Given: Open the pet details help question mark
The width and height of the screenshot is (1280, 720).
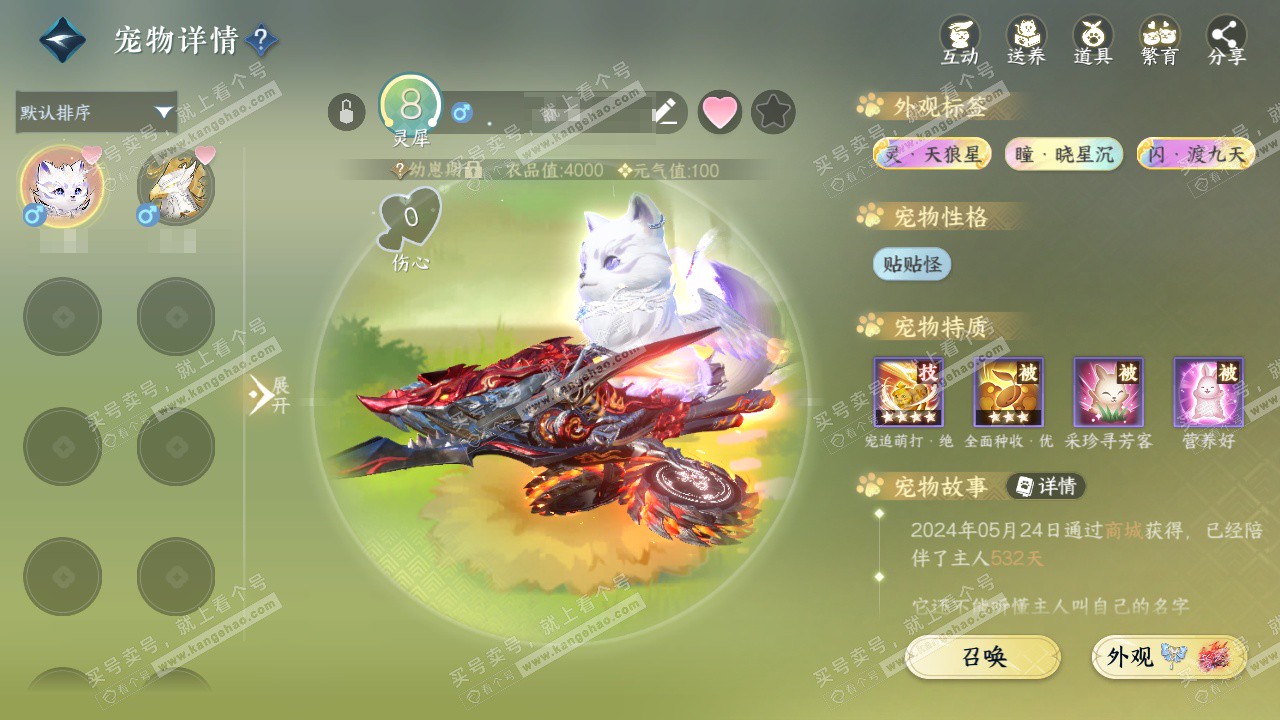Looking at the screenshot, I should click(261, 40).
